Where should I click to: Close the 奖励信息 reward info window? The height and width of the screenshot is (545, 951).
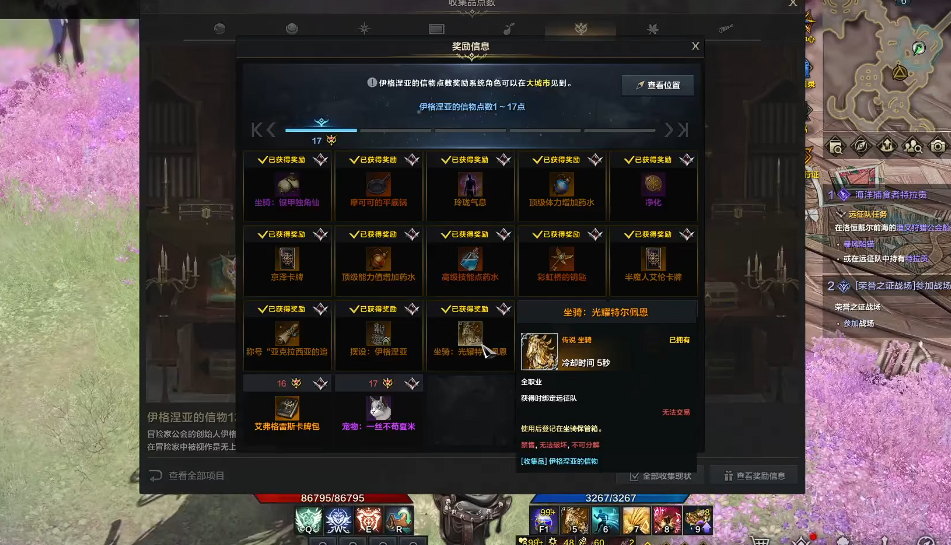point(695,46)
